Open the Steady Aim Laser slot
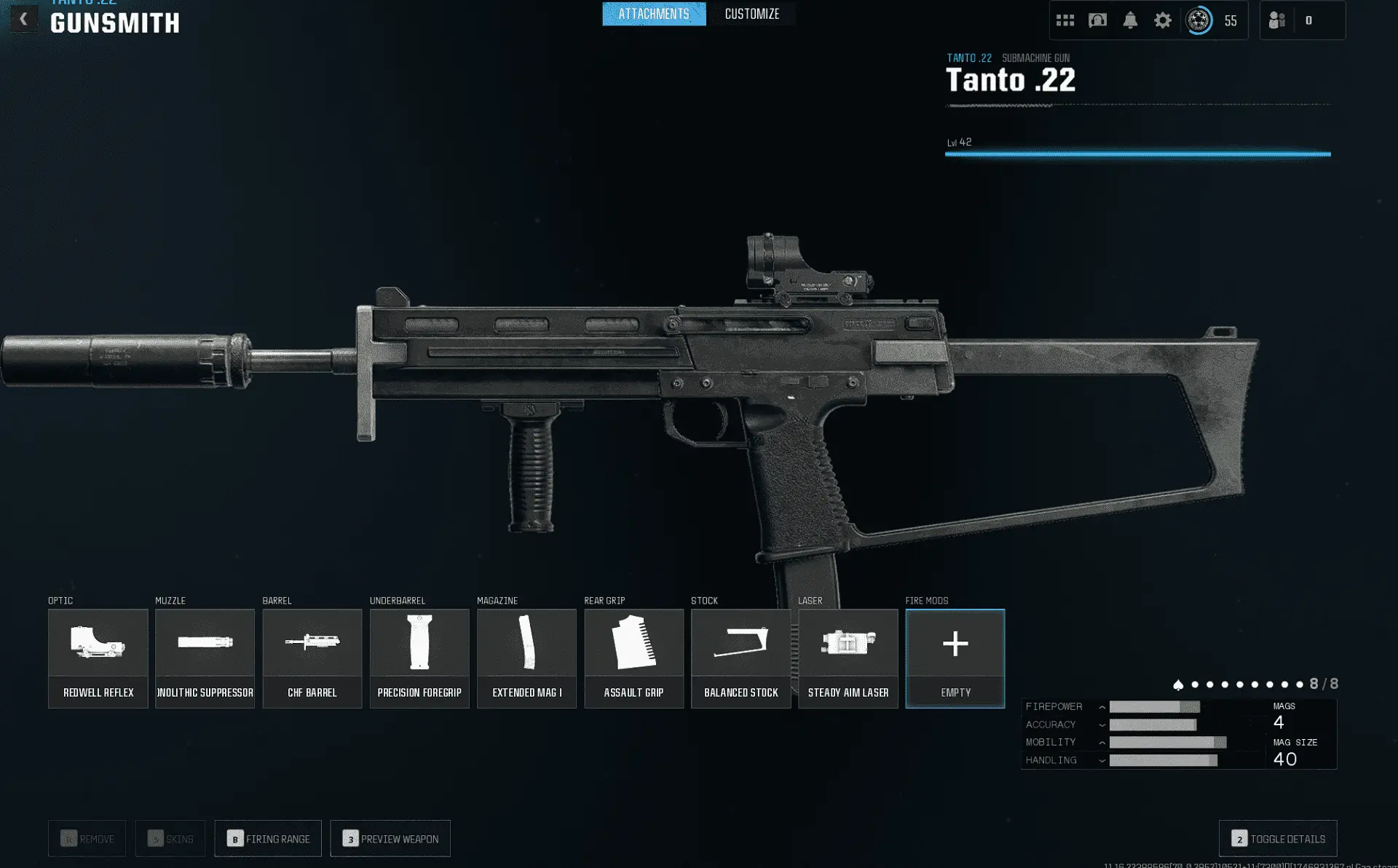The image size is (1398, 868). coord(848,658)
